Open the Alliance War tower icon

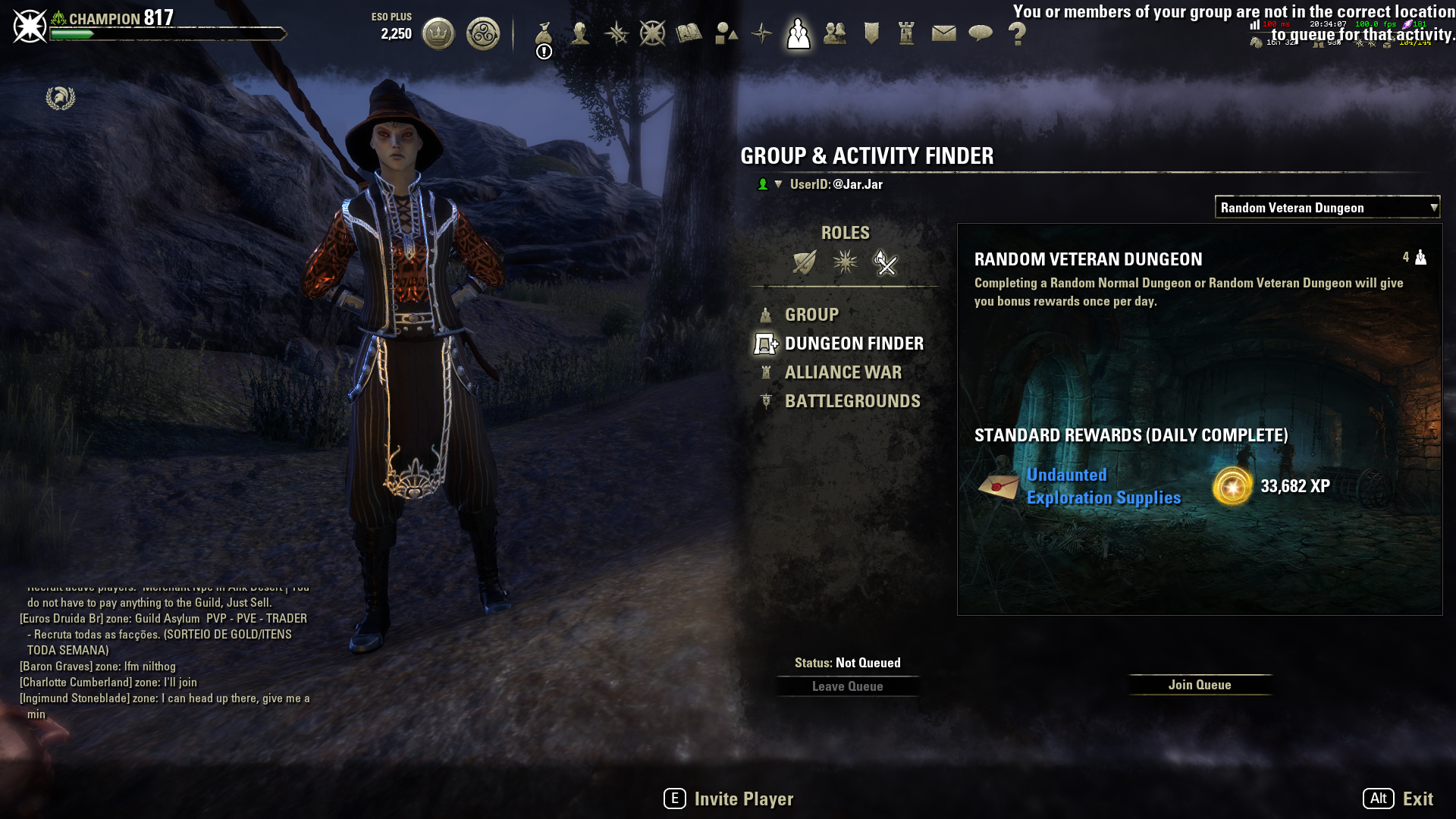click(x=907, y=33)
